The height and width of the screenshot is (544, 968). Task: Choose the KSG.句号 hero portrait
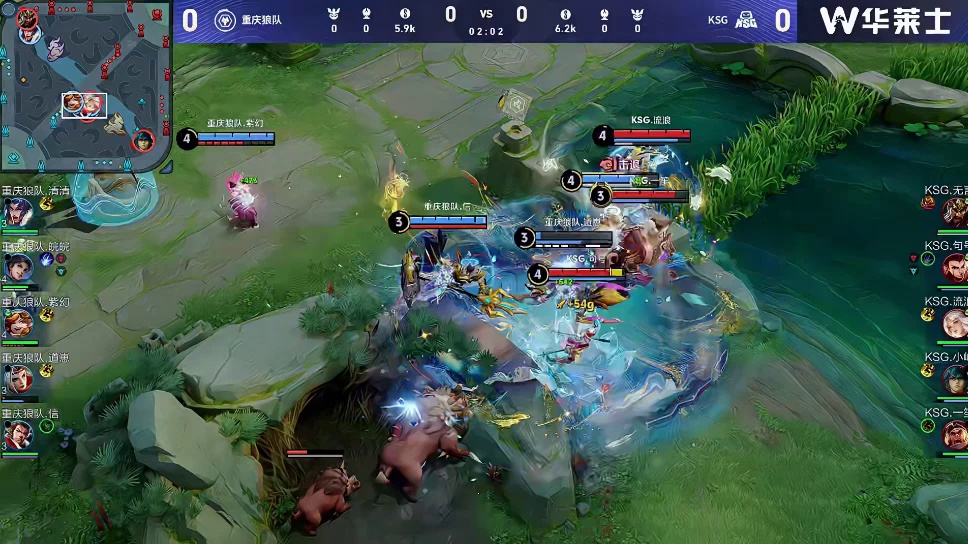[954, 267]
